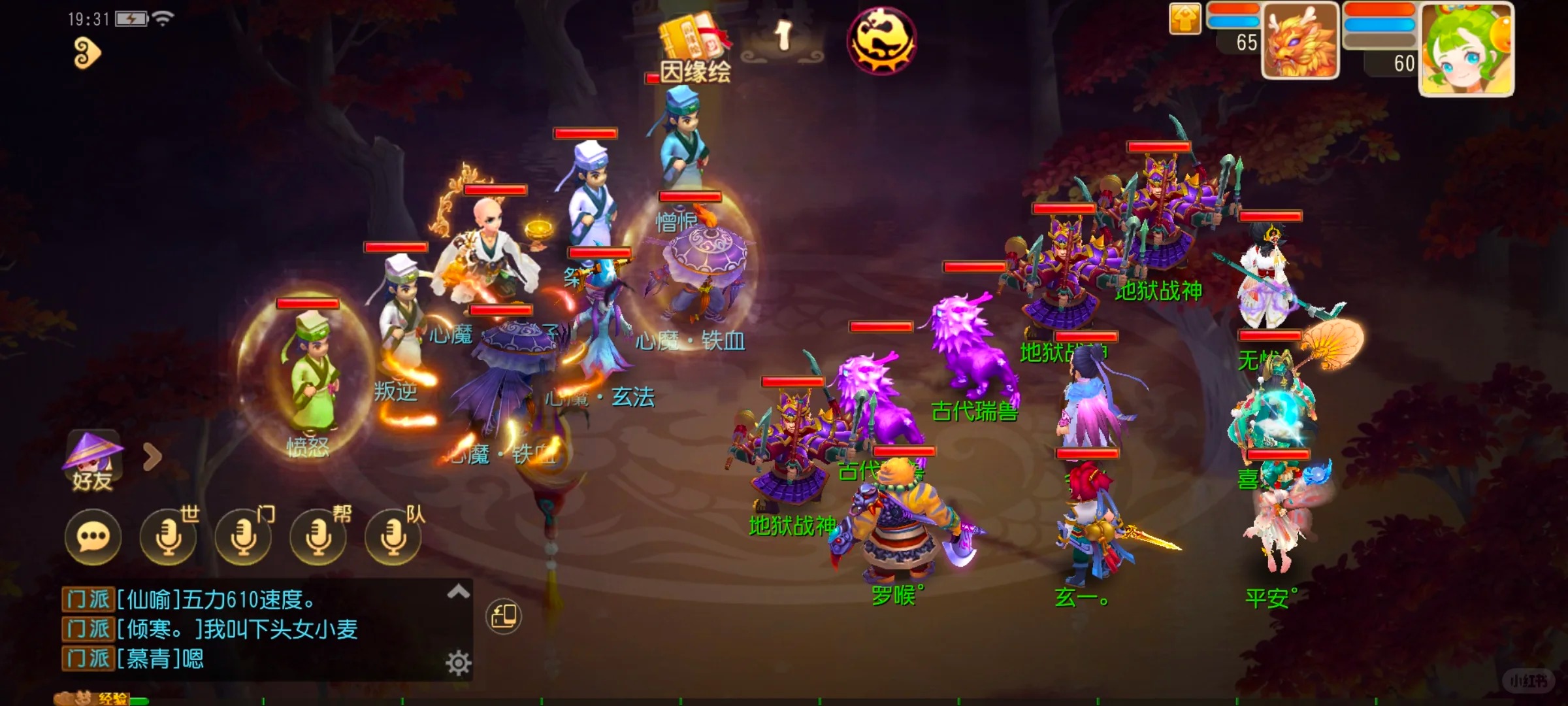Activate sect channel voice microphone 门
The height and width of the screenshot is (706, 1568).
click(x=244, y=537)
